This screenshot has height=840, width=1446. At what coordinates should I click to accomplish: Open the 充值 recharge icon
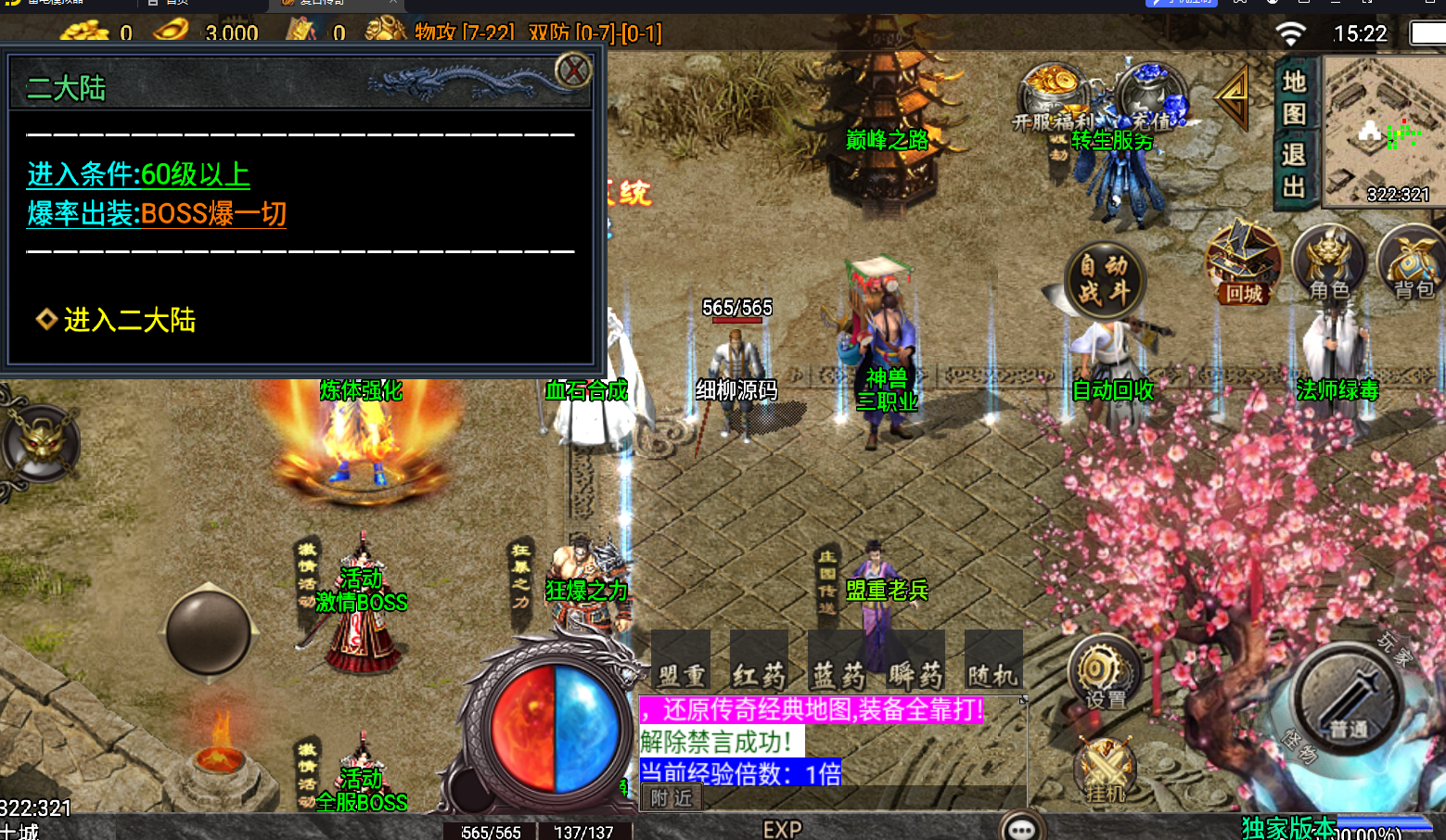click(x=1151, y=95)
